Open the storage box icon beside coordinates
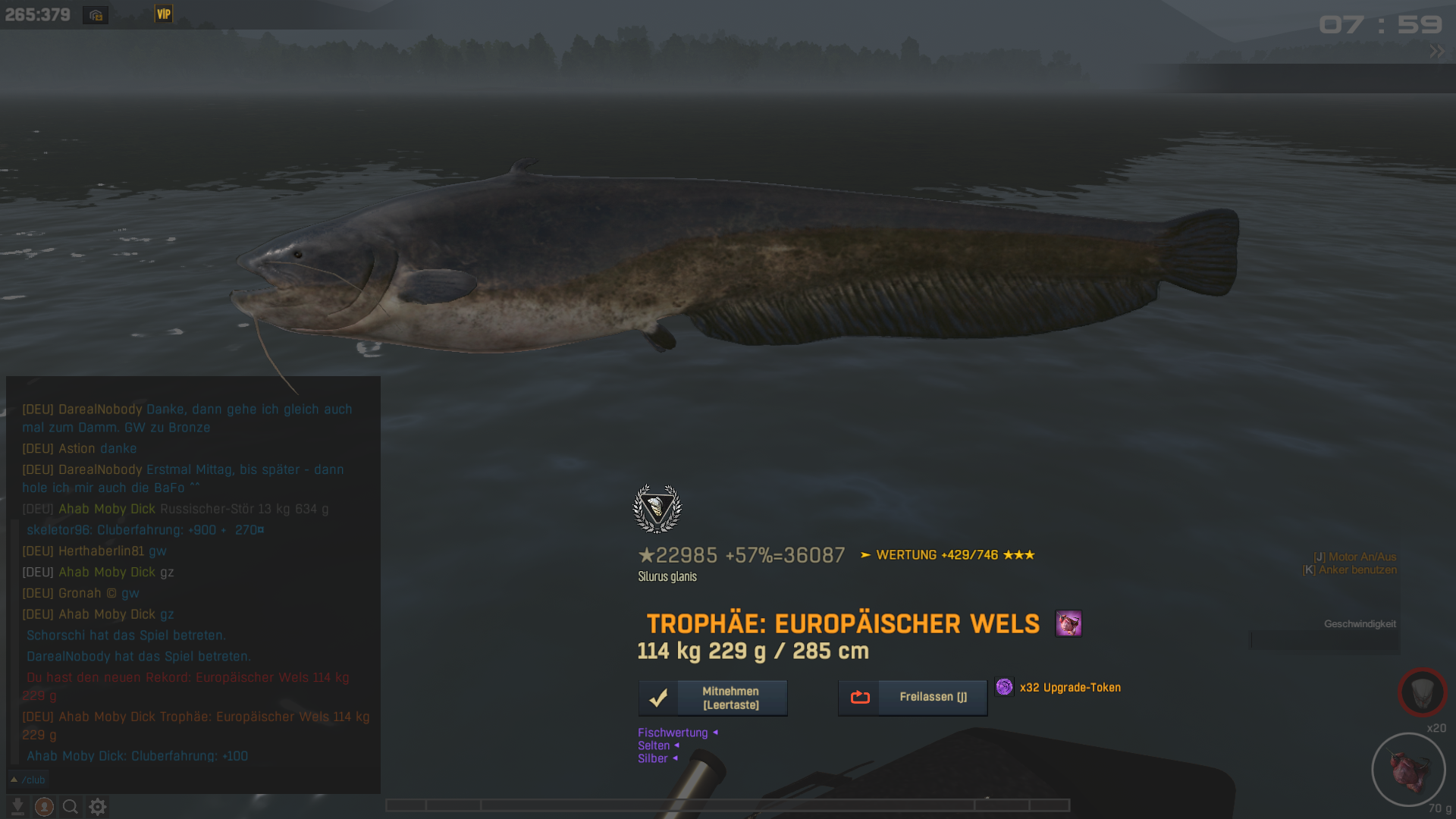Viewport: 1456px width, 819px height. tap(96, 15)
